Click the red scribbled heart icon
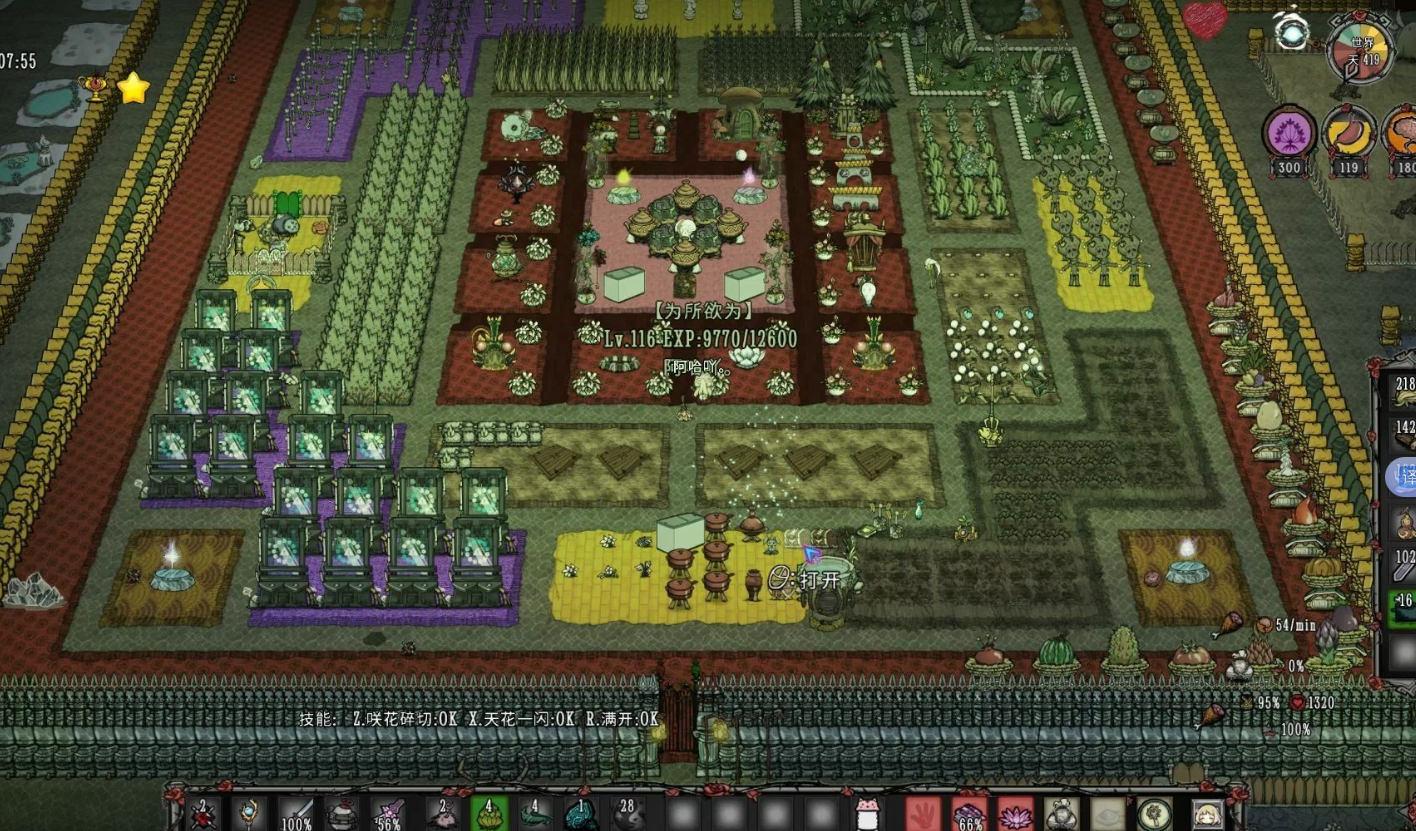 pos(1205,20)
